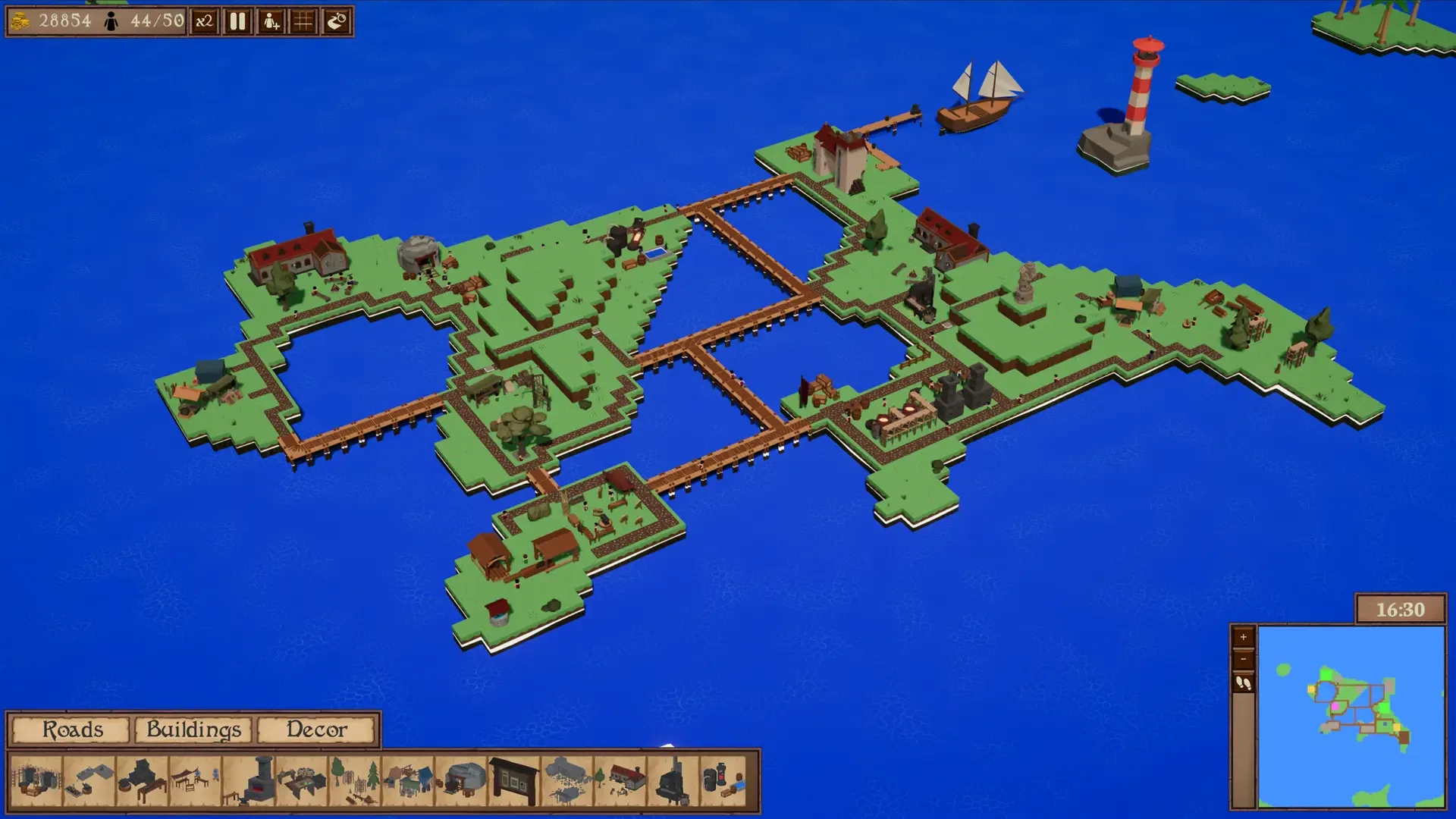
Task: Open the Roads category
Action: click(x=72, y=730)
